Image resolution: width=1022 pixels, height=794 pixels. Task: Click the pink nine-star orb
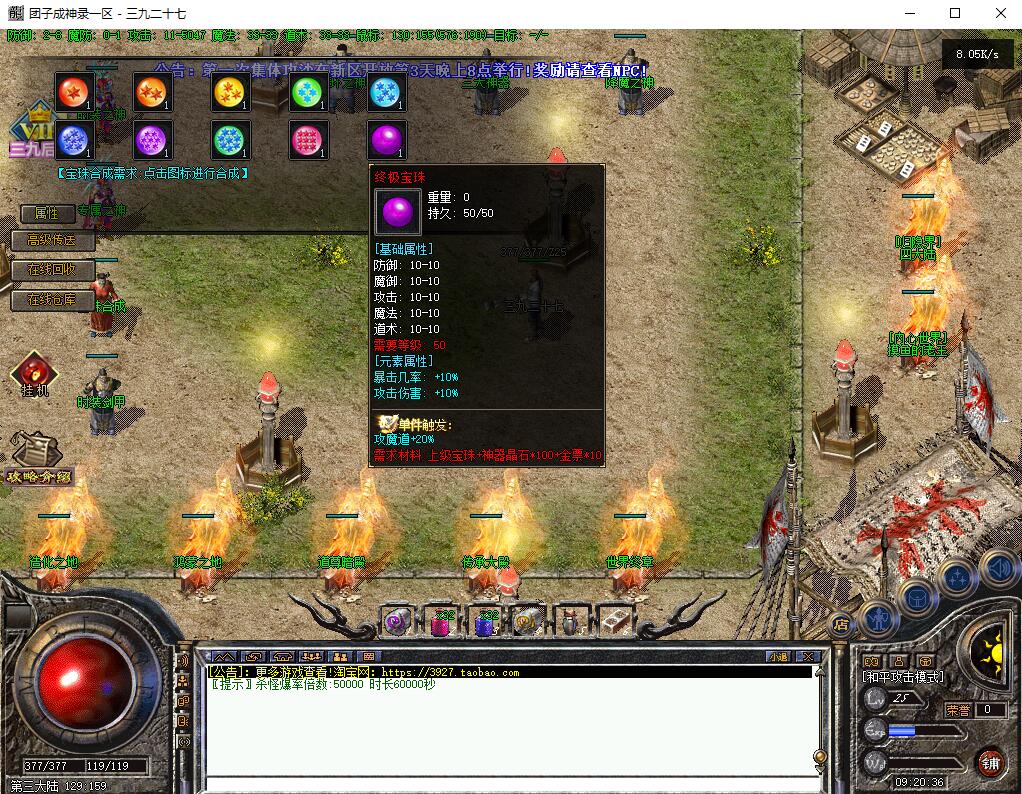click(x=309, y=140)
